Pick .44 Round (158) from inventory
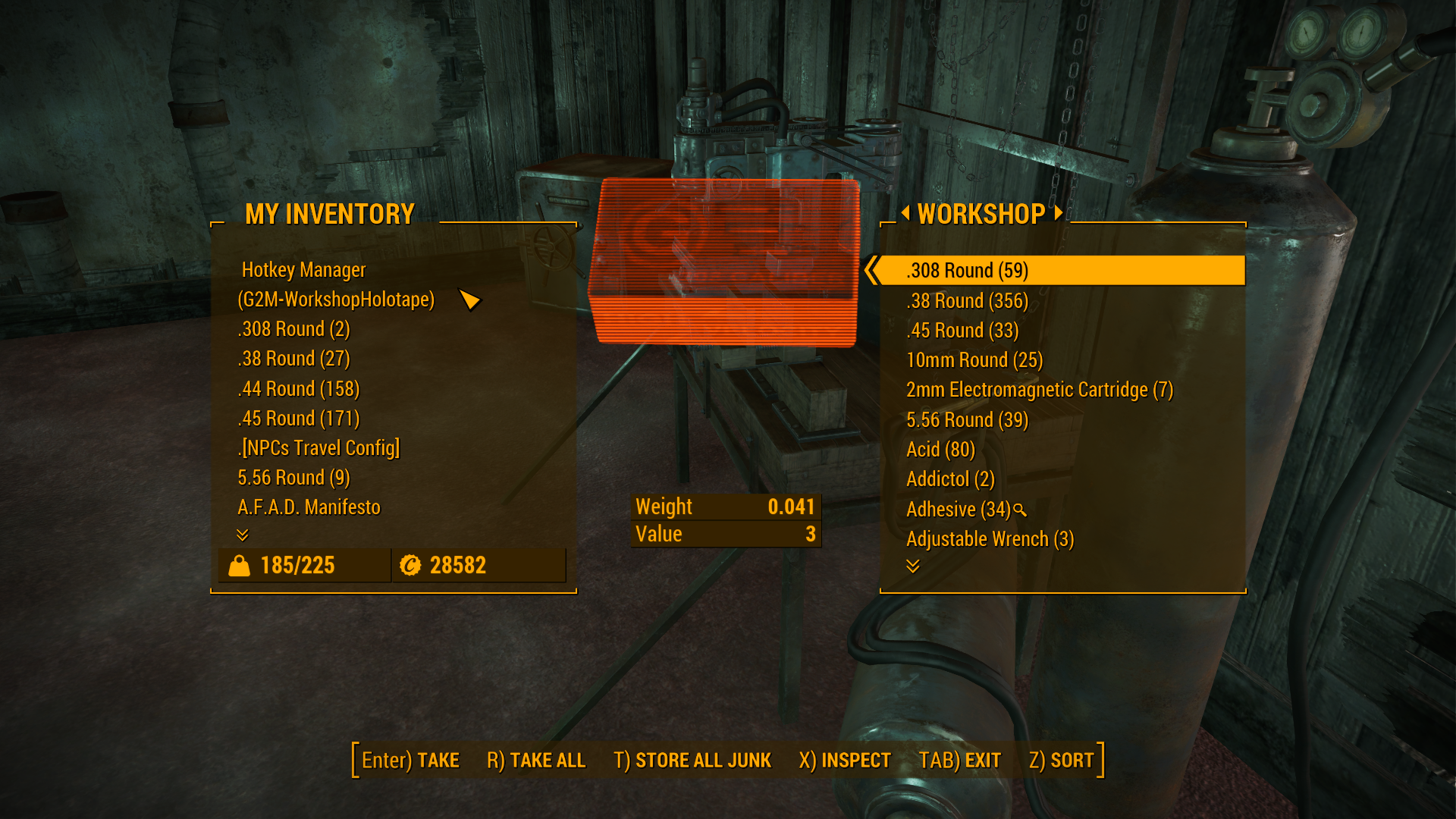Image resolution: width=1456 pixels, height=819 pixels. tap(298, 389)
